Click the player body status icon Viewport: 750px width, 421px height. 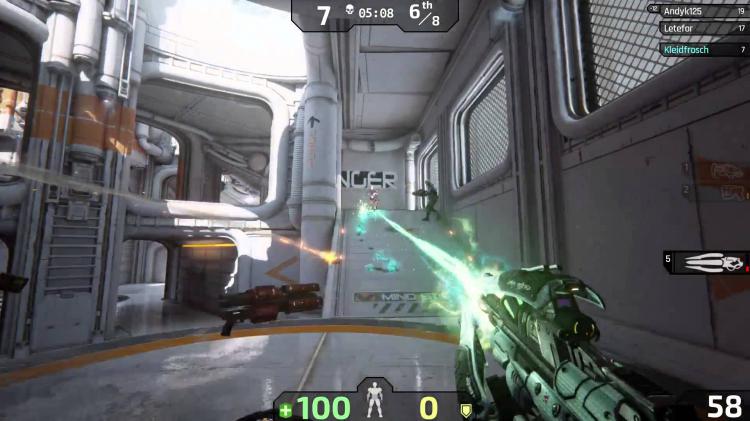375,405
